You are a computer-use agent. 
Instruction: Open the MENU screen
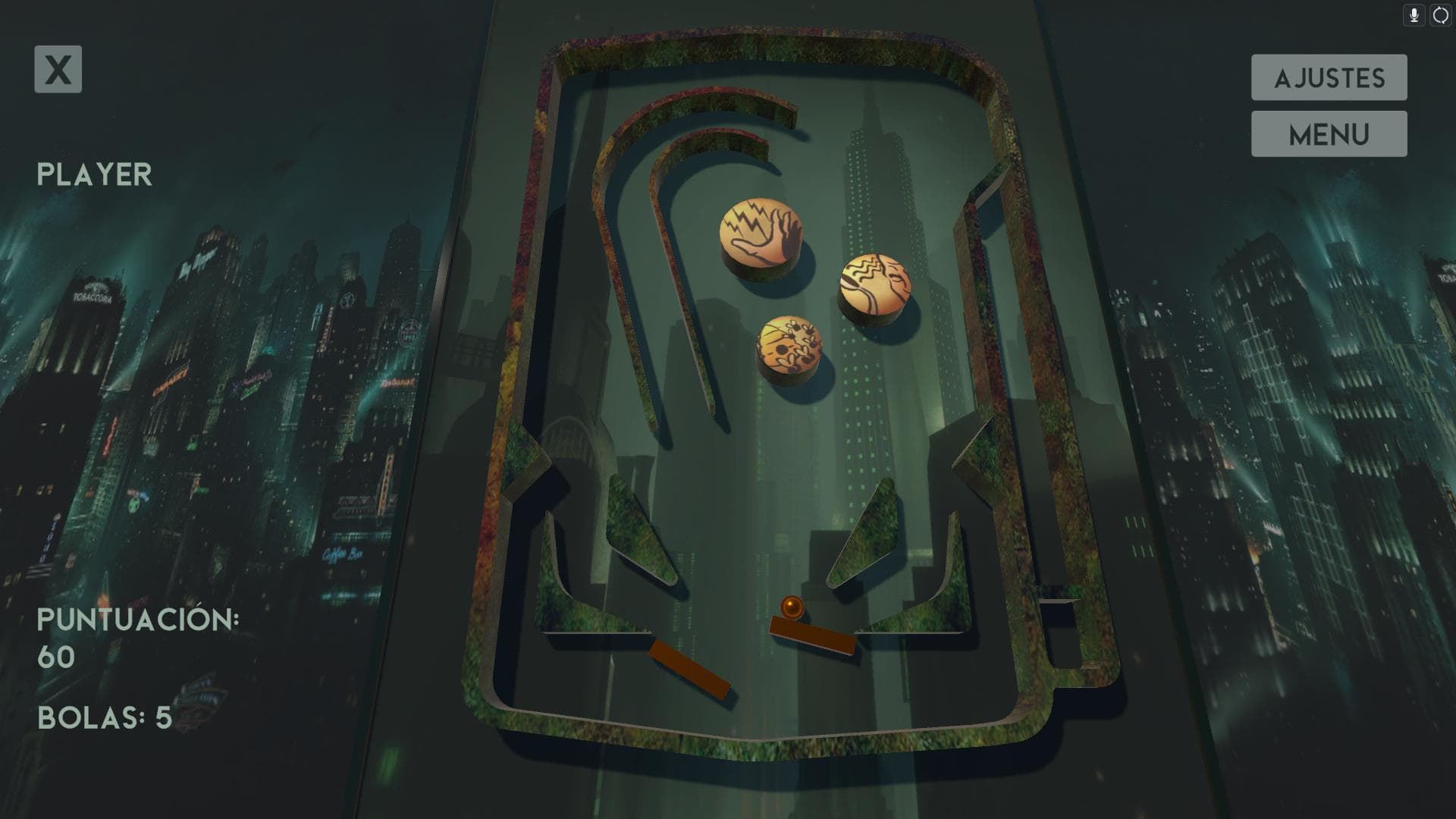click(1329, 133)
